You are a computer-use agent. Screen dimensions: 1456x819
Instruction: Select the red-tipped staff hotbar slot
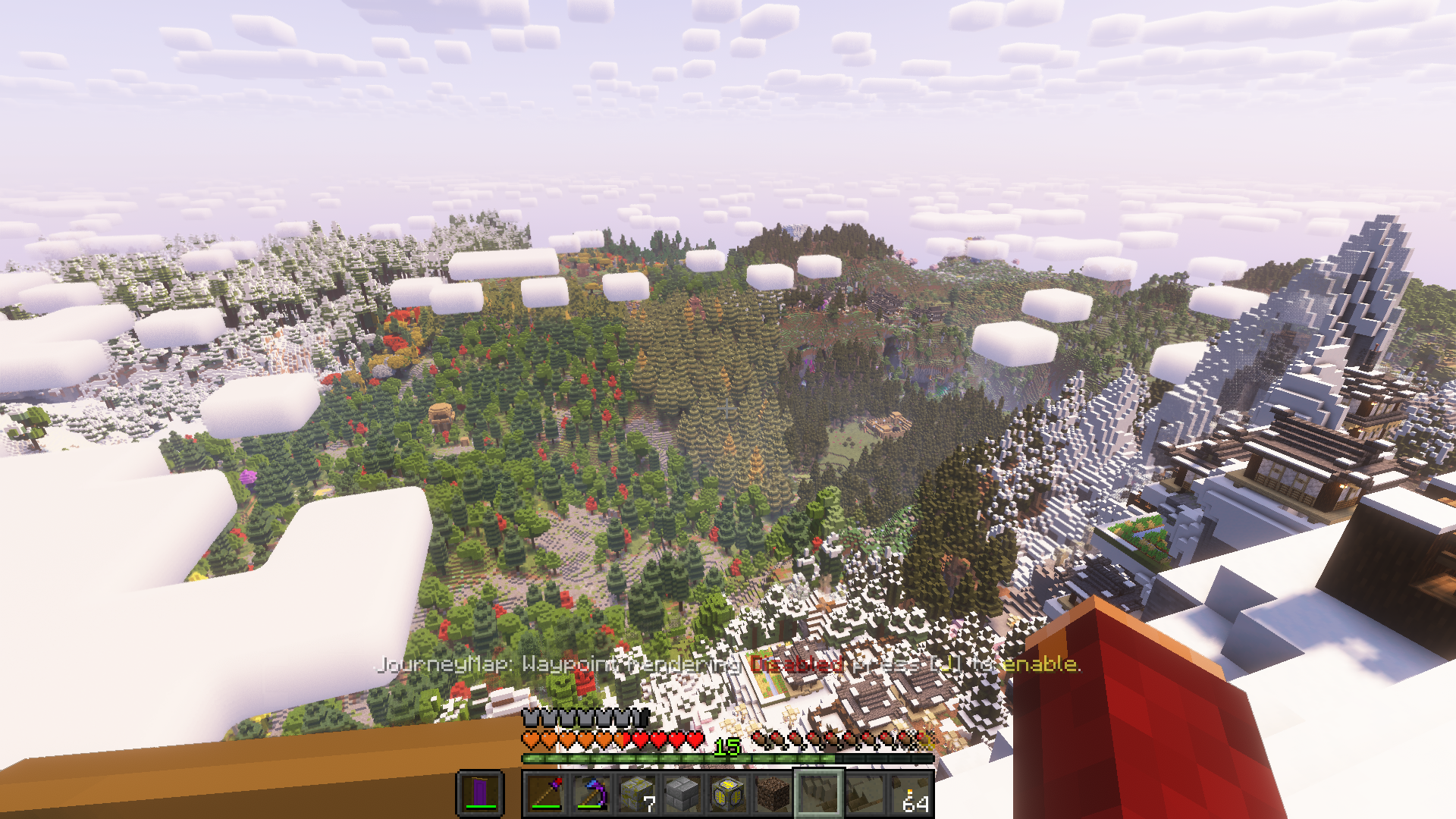pos(546,794)
